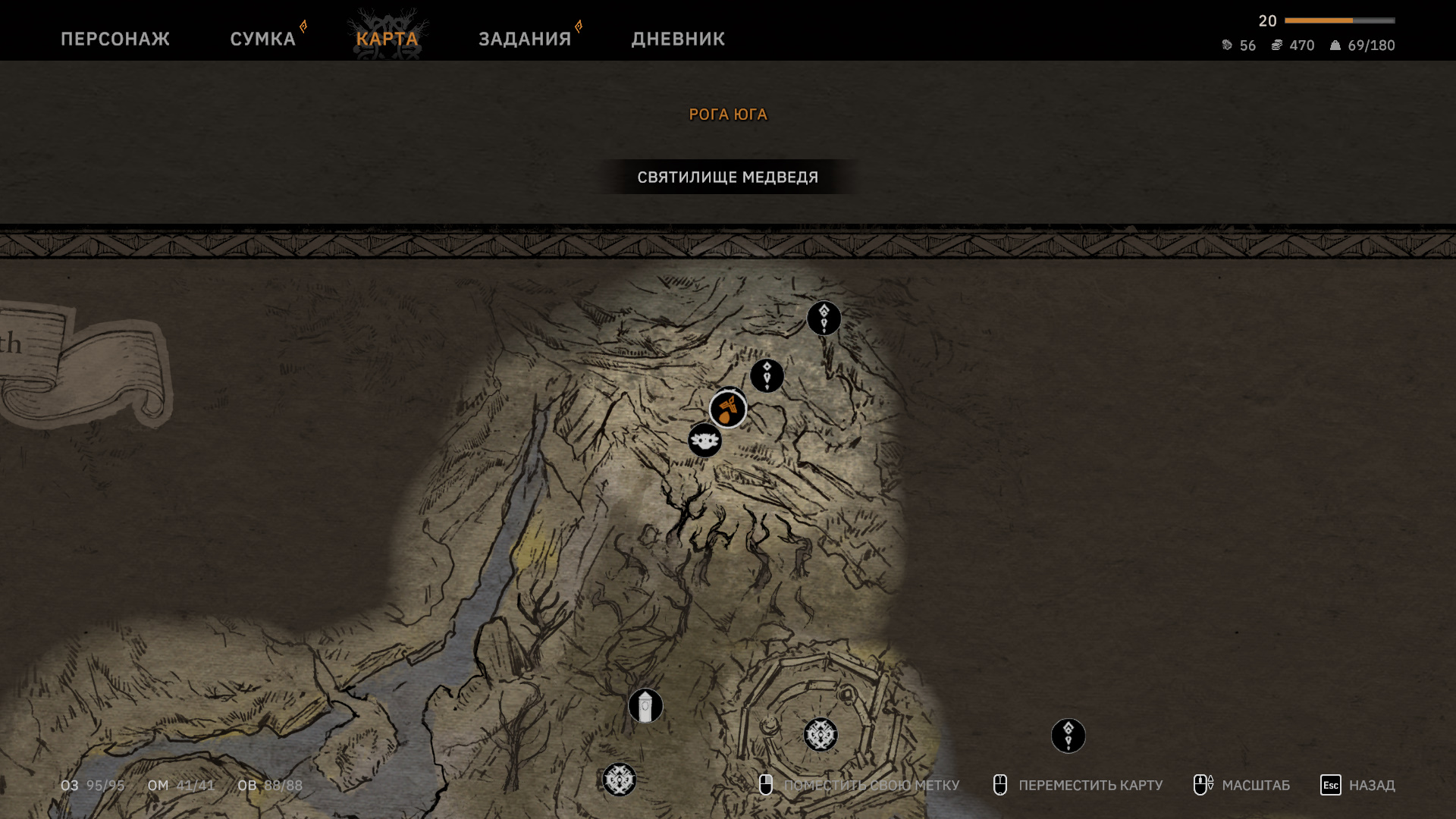
Task: Open the ЗАДАНИЯ quests tab
Action: pyautogui.click(x=525, y=39)
